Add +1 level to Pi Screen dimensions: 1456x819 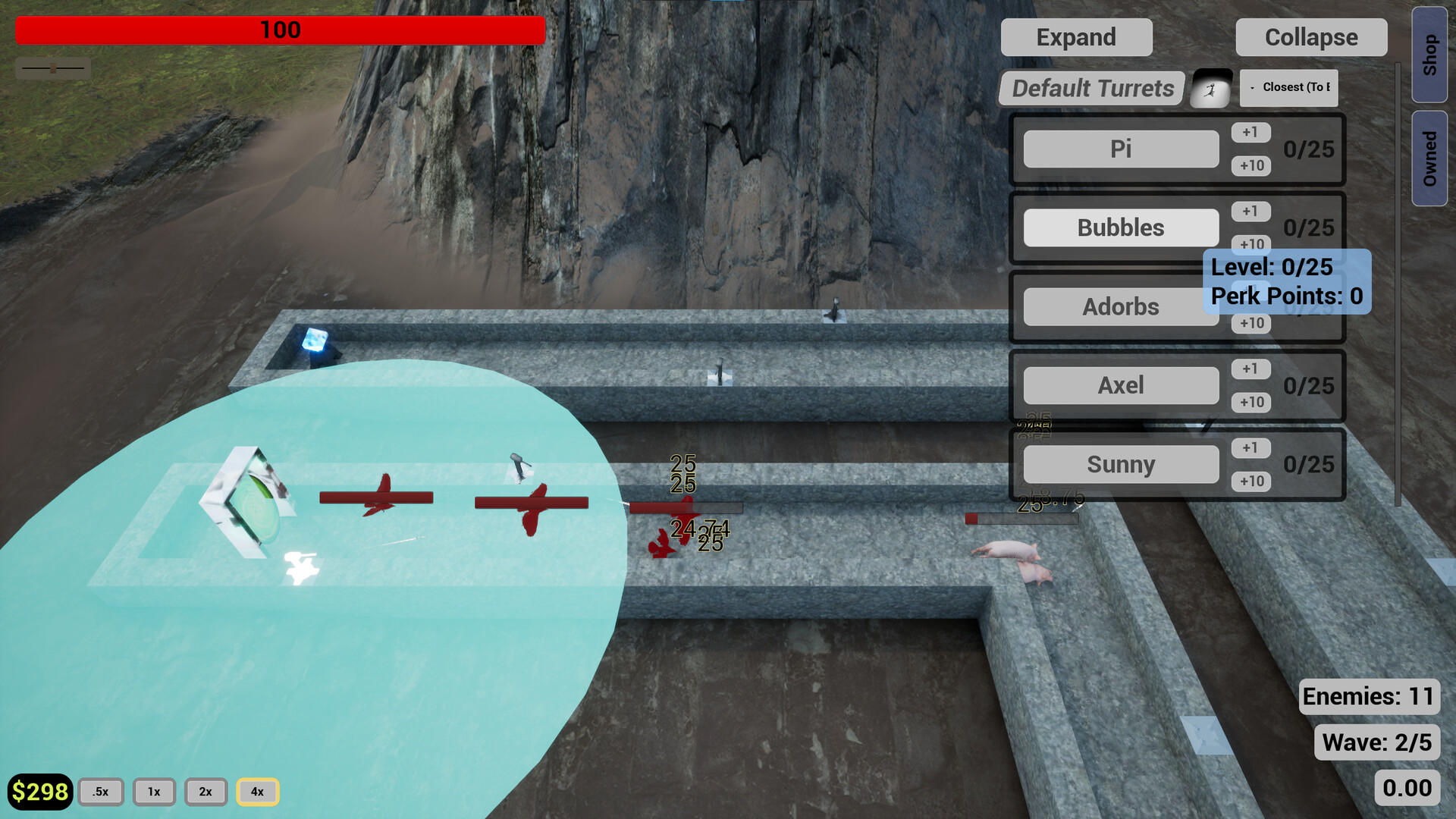pyautogui.click(x=1250, y=132)
